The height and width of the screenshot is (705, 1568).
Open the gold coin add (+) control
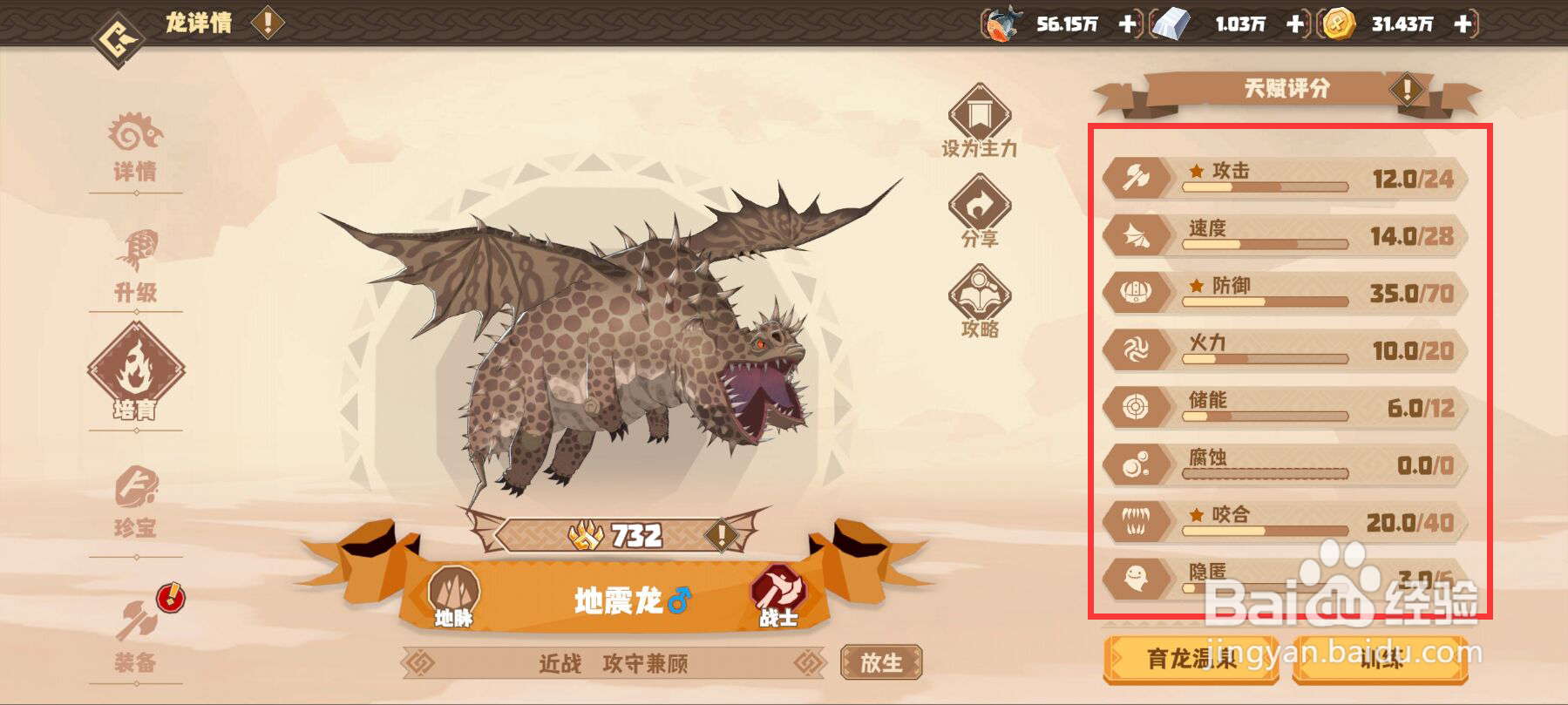pos(1463,25)
